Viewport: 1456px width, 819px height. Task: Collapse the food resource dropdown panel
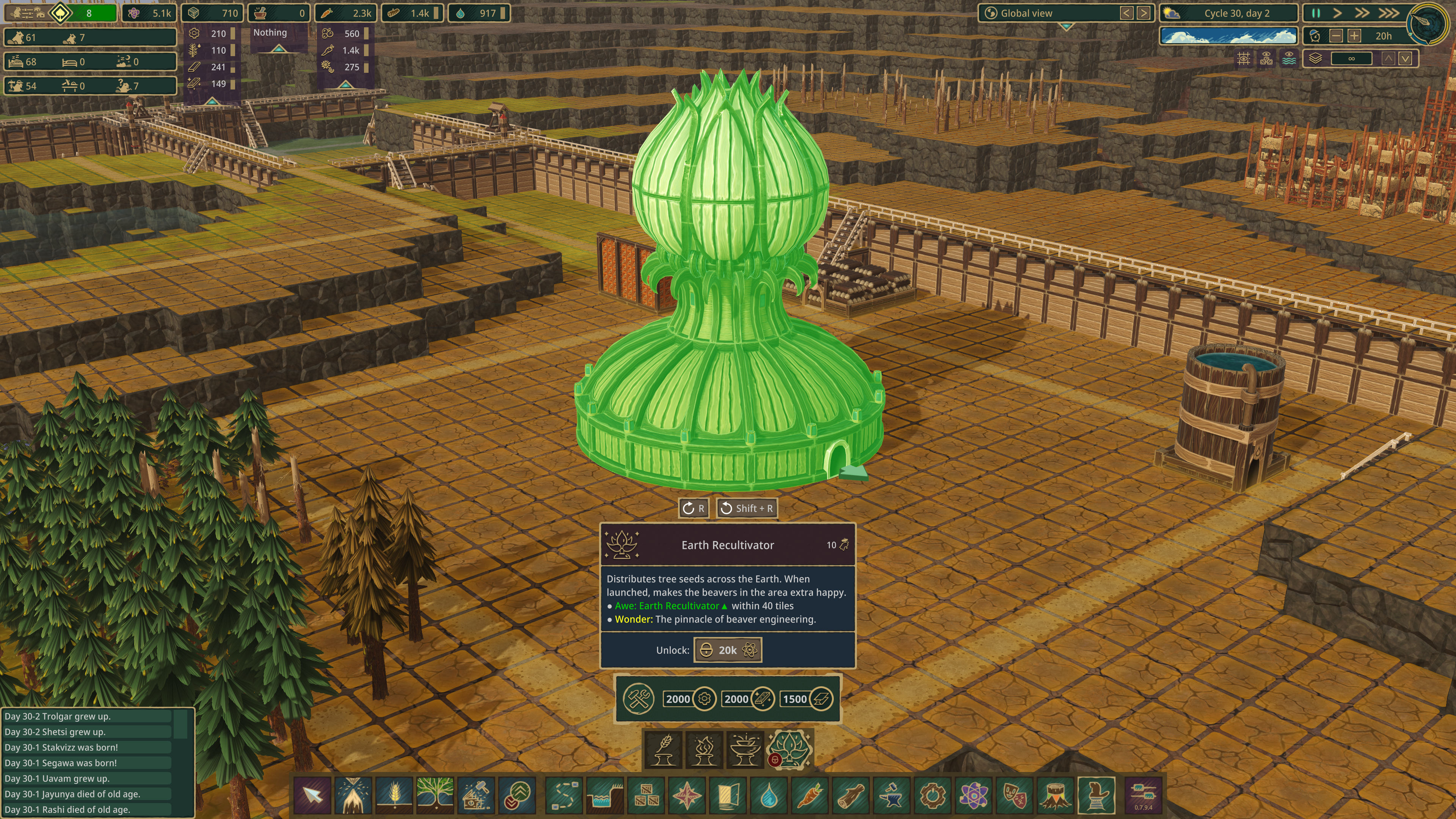click(x=345, y=84)
